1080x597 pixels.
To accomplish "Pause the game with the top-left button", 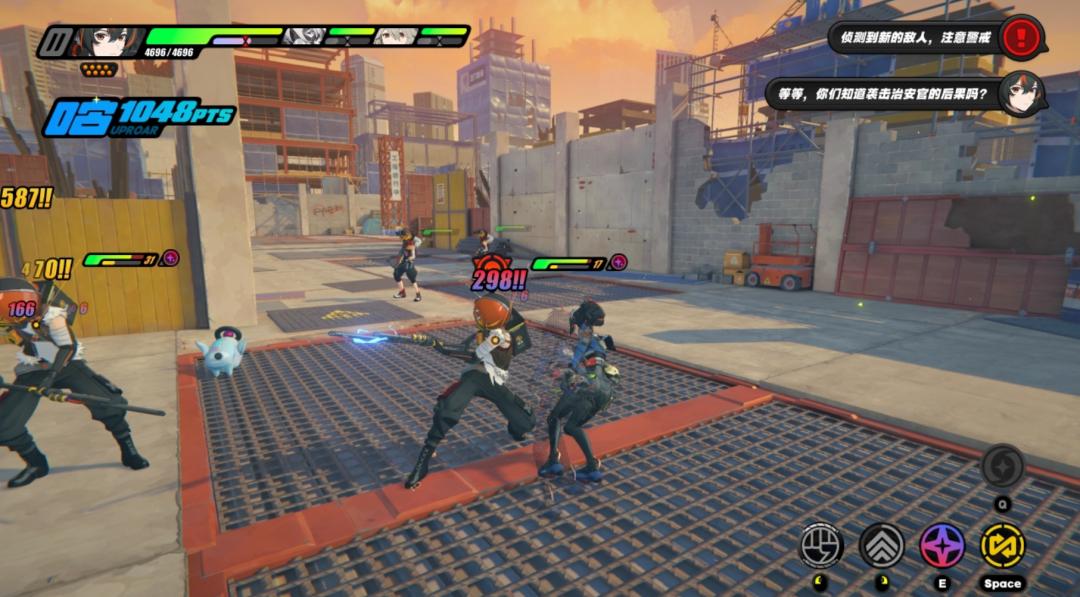I will 56,43.
